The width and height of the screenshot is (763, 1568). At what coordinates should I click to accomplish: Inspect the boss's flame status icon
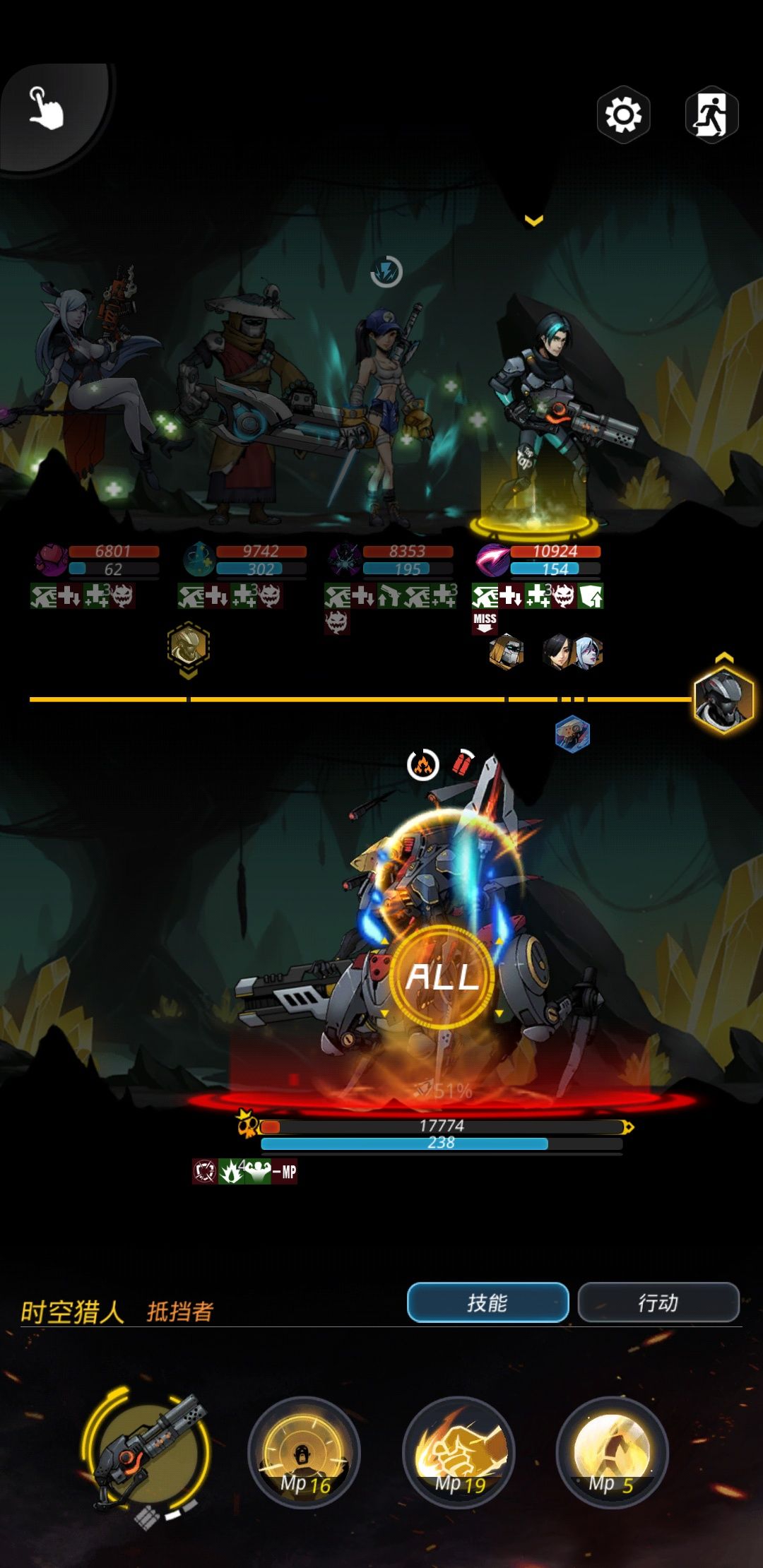pyautogui.click(x=423, y=765)
